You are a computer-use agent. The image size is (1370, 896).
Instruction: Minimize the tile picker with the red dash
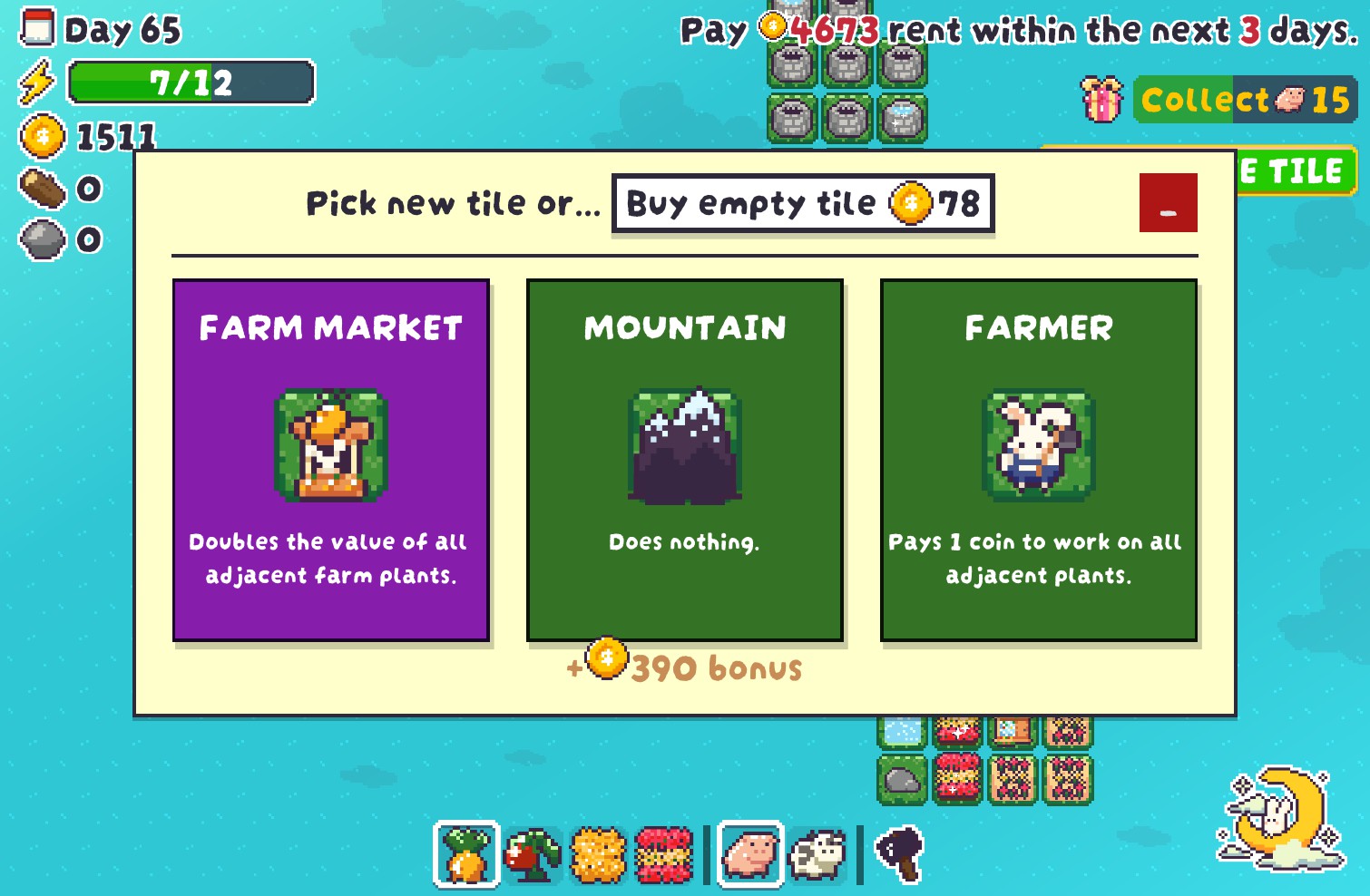point(1169,202)
